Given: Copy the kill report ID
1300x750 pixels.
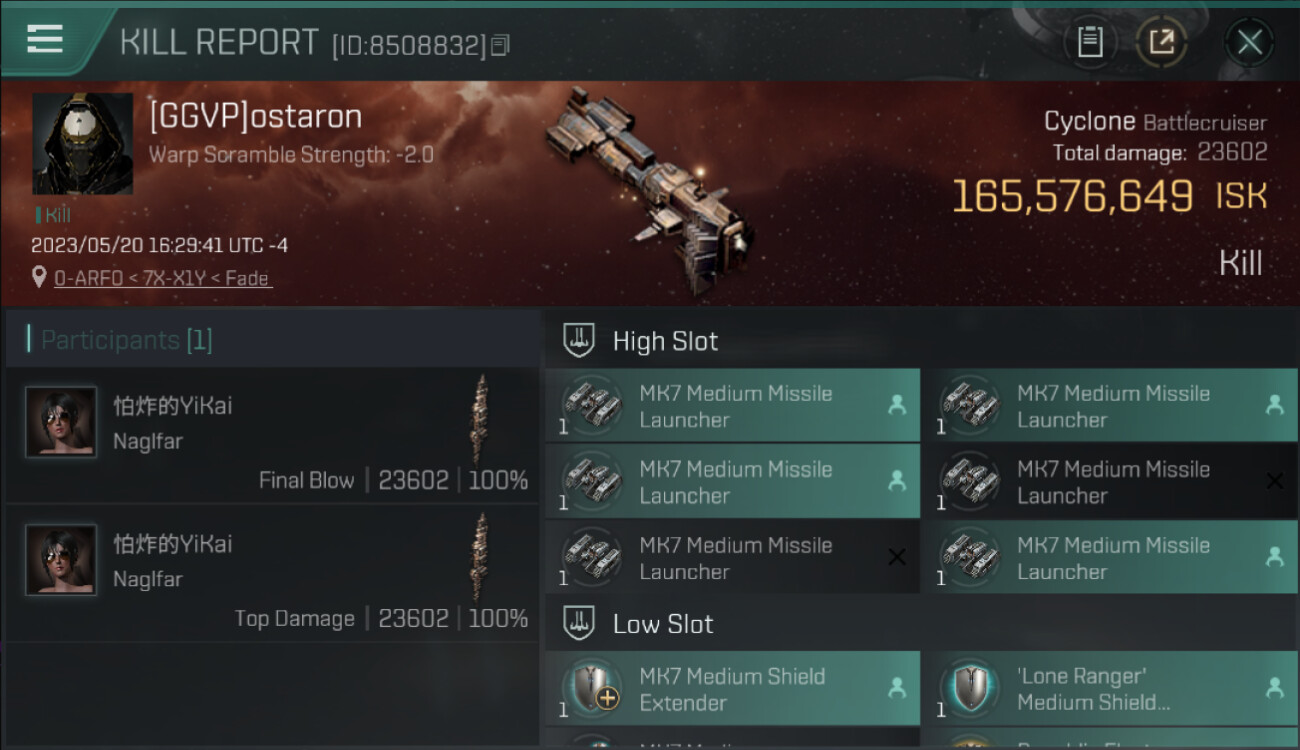Looking at the screenshot, I should 501,45.
